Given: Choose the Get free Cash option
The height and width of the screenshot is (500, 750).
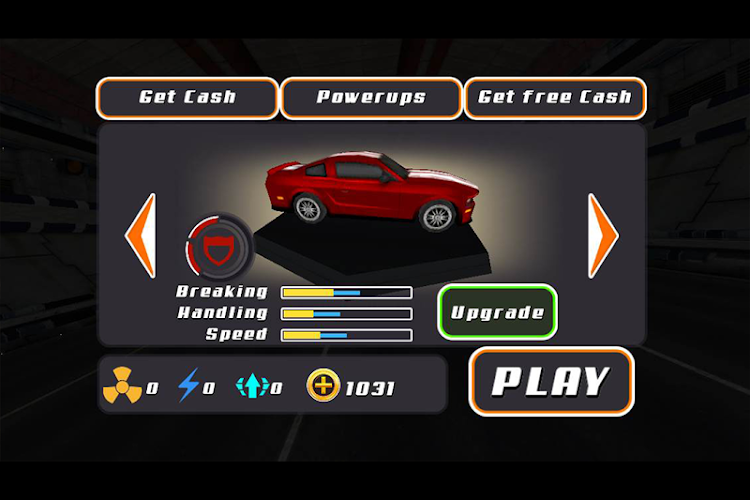Looking at the screenshot, I should 554,98.
